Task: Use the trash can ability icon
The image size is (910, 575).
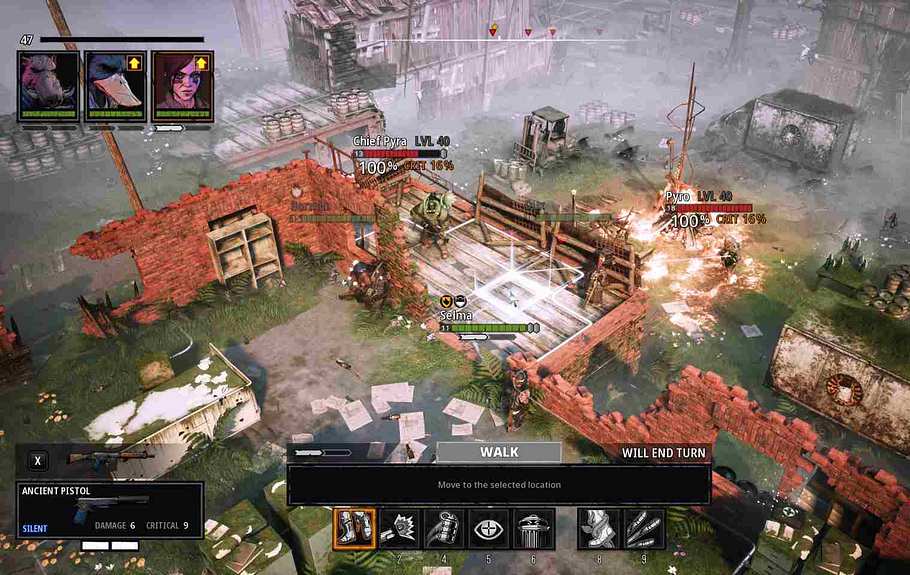Action: 534,528
